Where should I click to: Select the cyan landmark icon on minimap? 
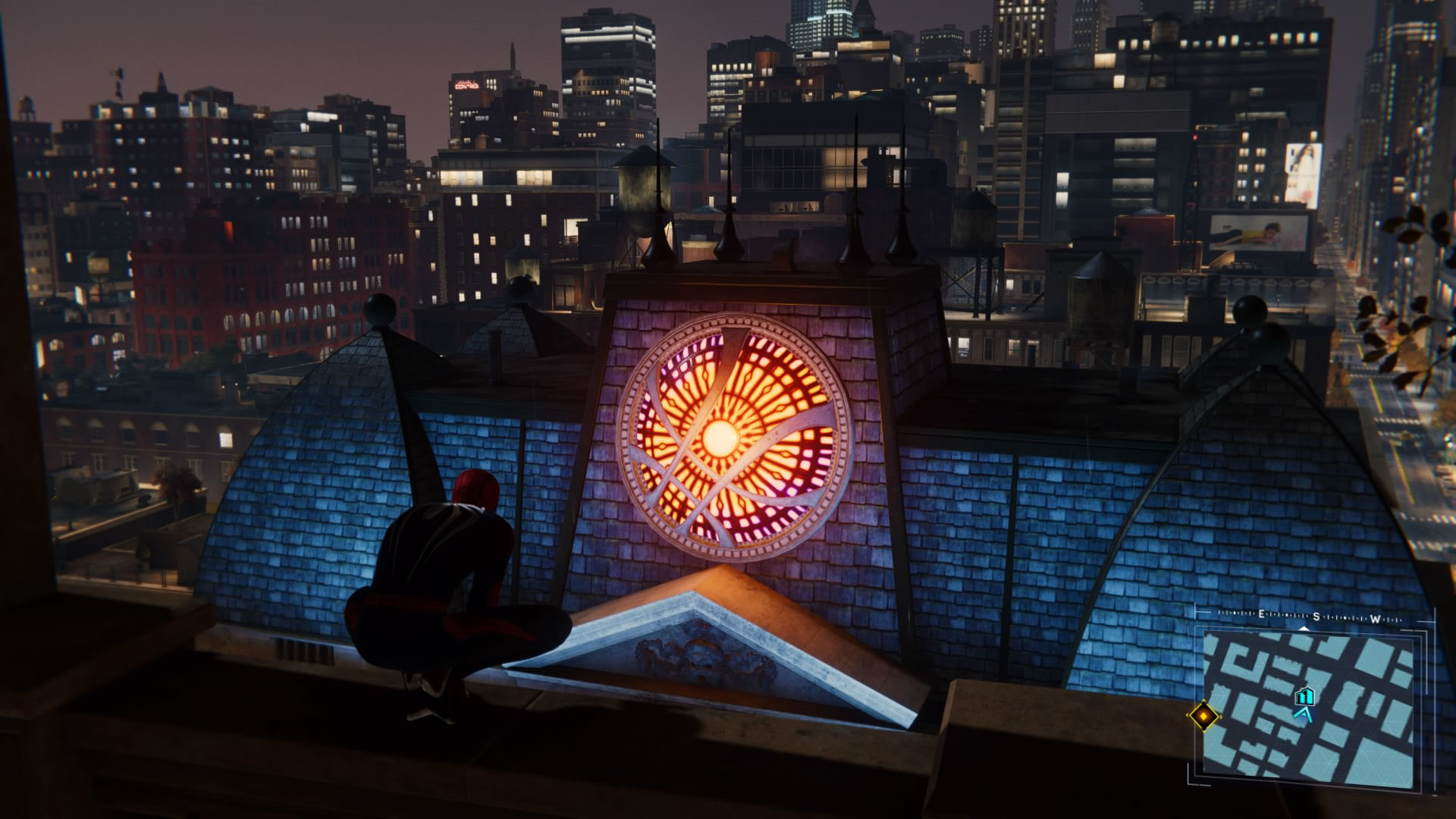tap(1305, 697)
